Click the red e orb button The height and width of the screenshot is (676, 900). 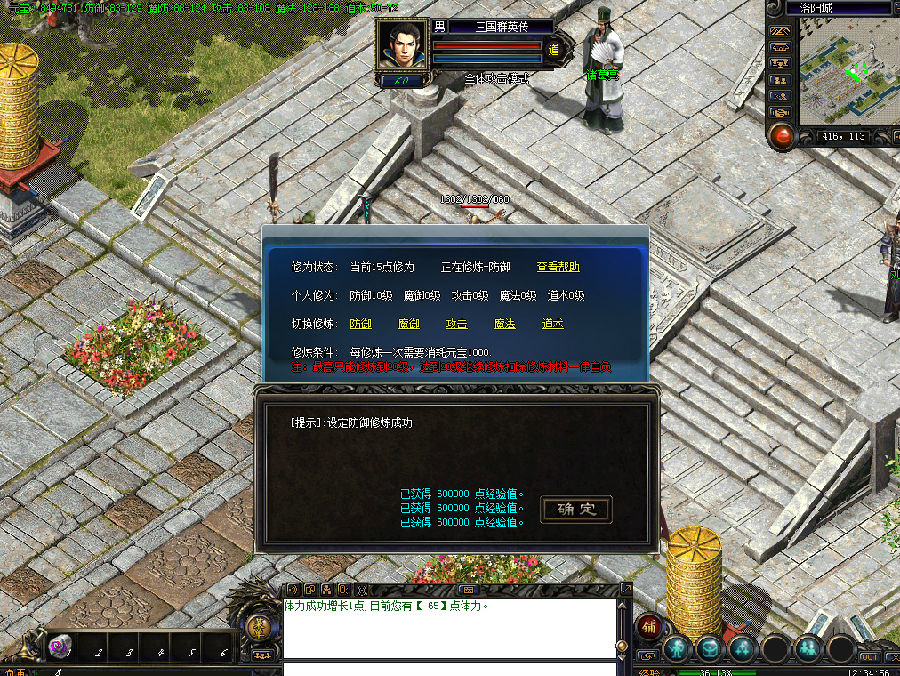pyautogui.click(x=781, y=136)
